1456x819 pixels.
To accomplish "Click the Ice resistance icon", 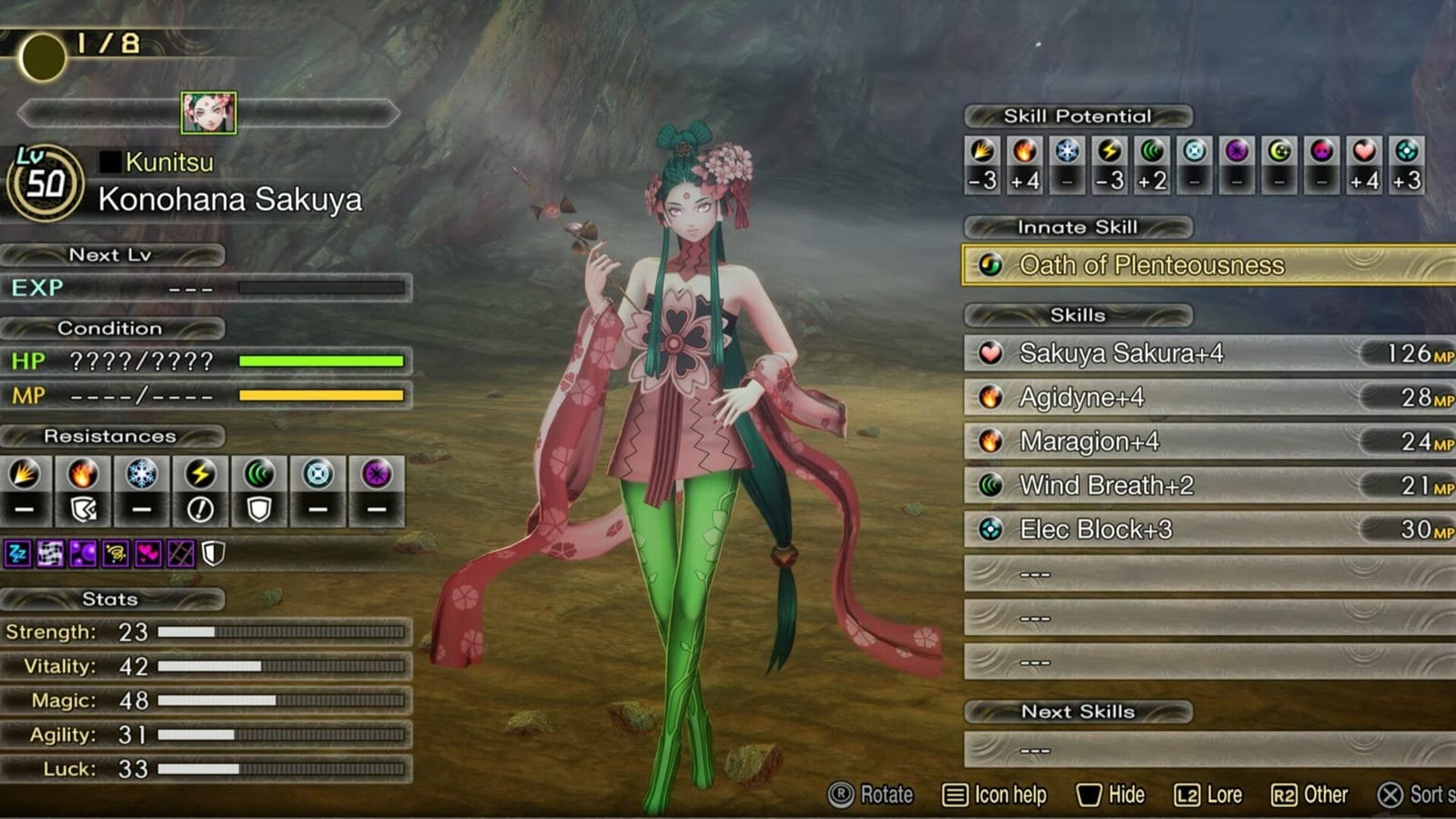I will coord(141,472).
